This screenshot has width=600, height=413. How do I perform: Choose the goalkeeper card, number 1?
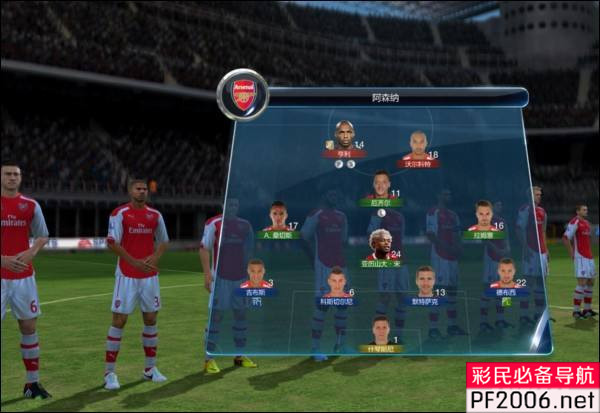[x=380, y=334]
